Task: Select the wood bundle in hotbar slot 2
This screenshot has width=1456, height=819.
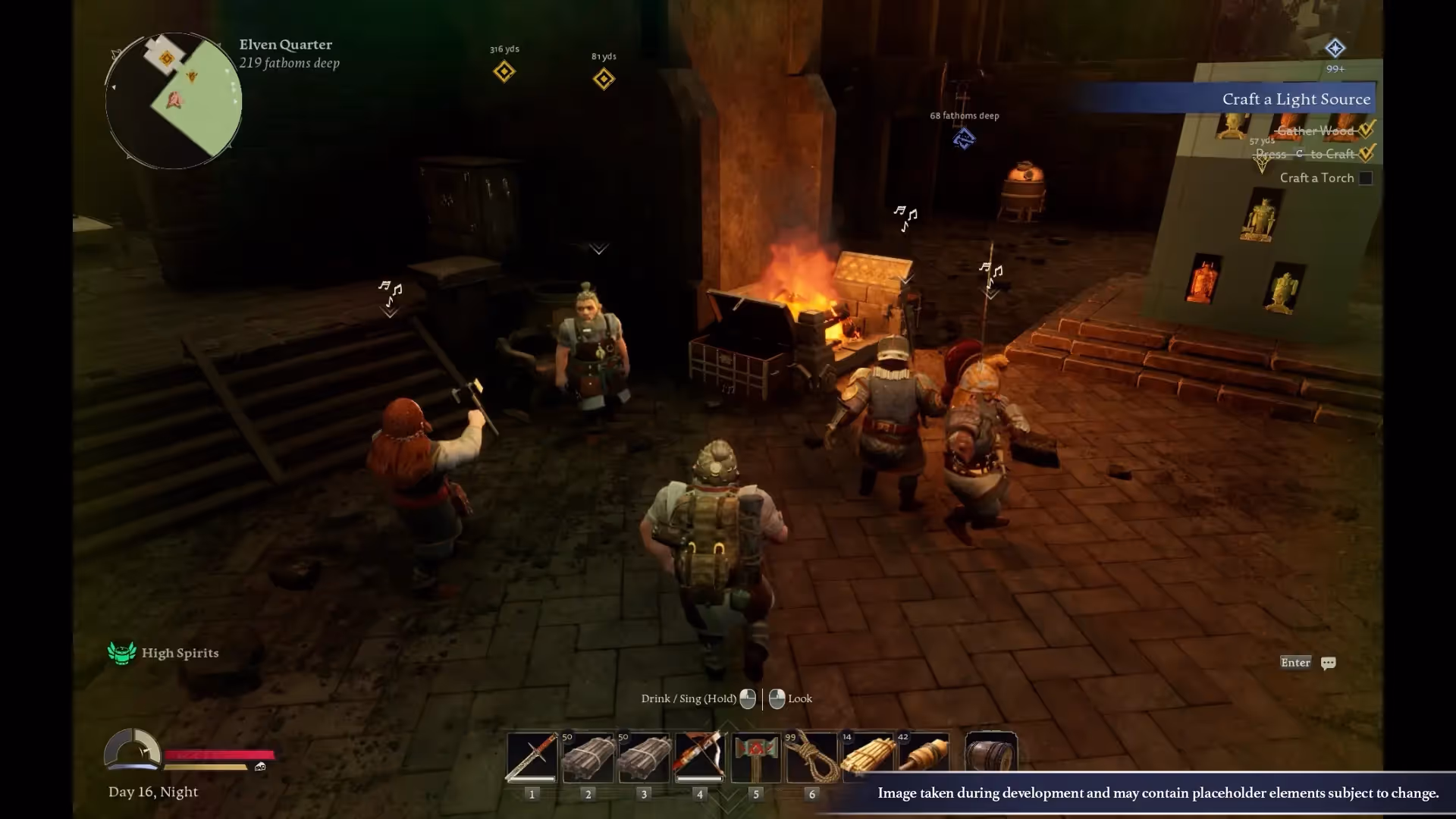Action: [588, 757]
